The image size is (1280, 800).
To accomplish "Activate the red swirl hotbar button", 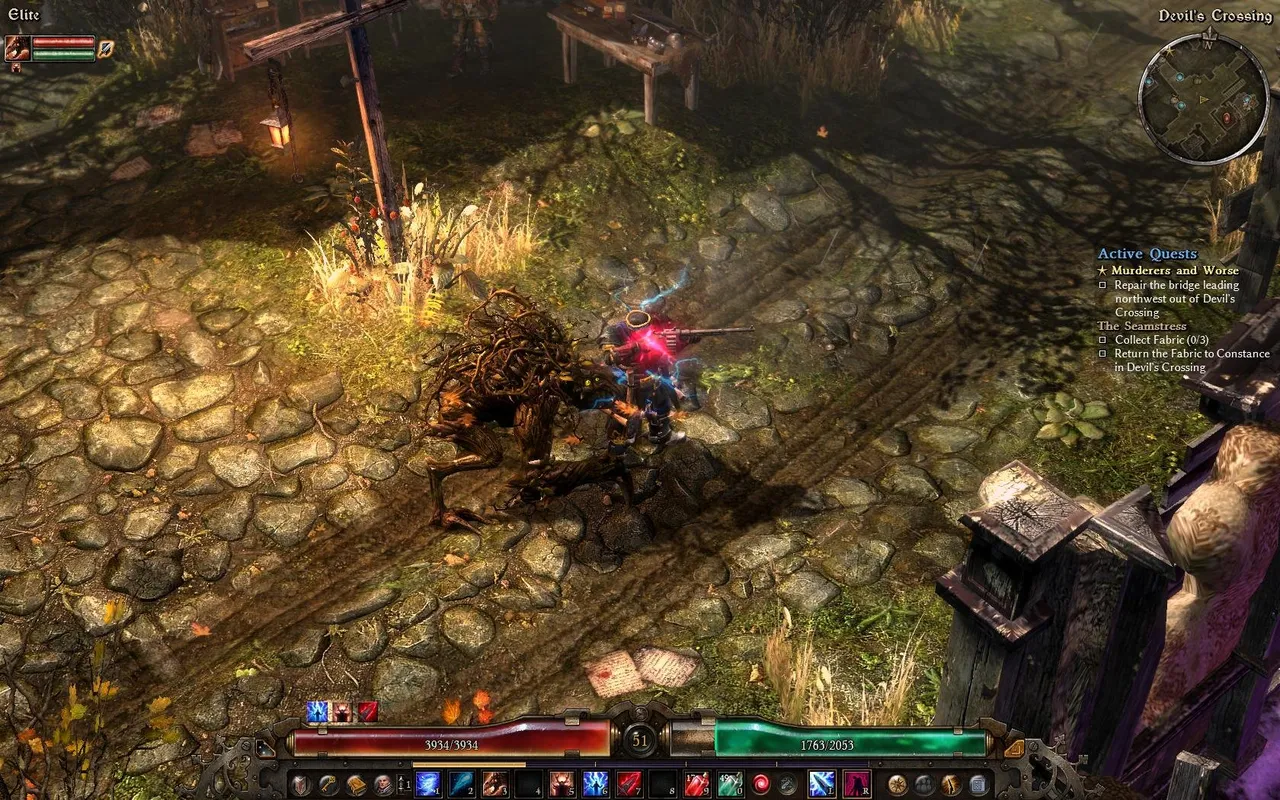I will tap(761, 784).
